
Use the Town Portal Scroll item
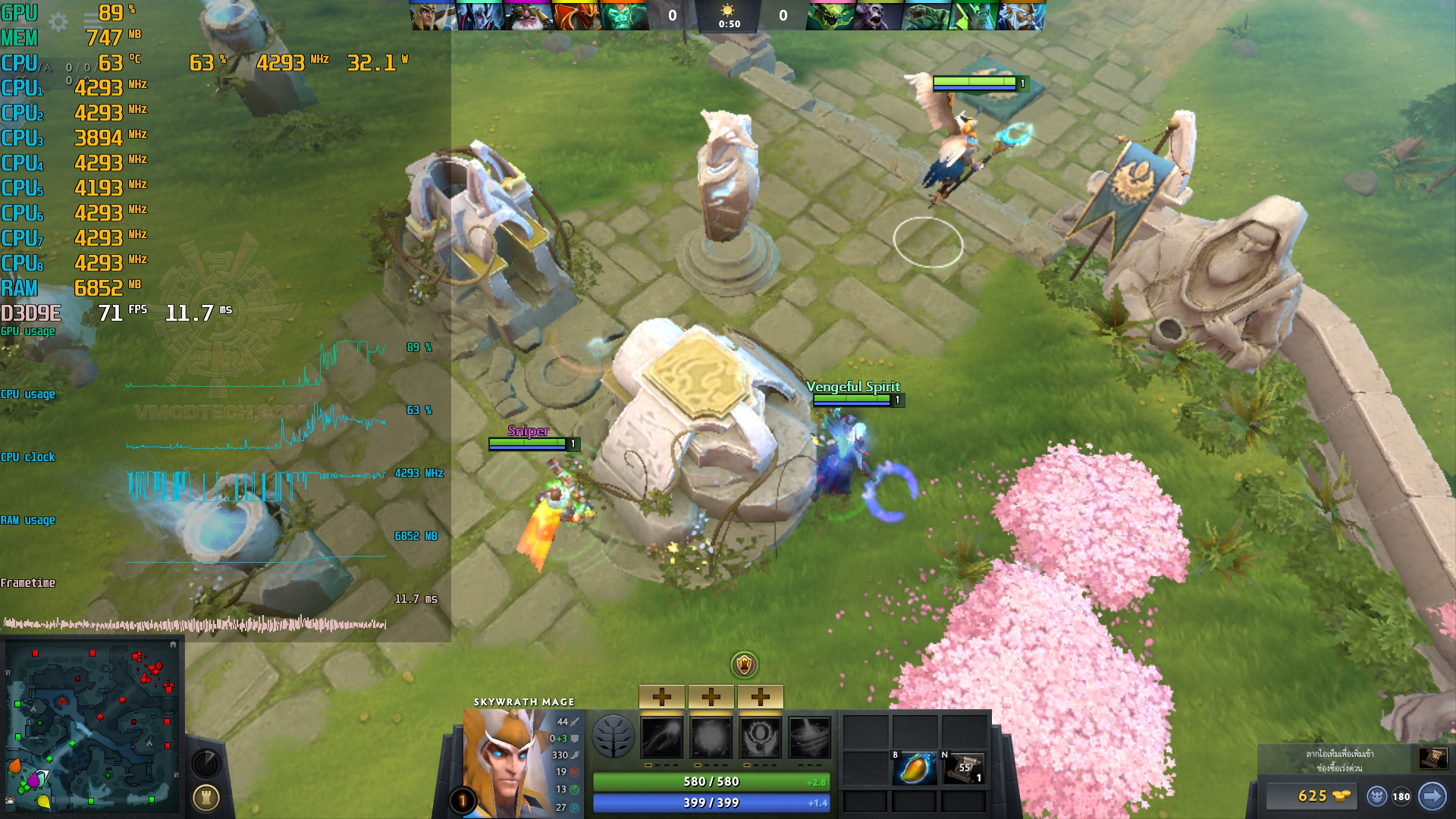(963, 769)
